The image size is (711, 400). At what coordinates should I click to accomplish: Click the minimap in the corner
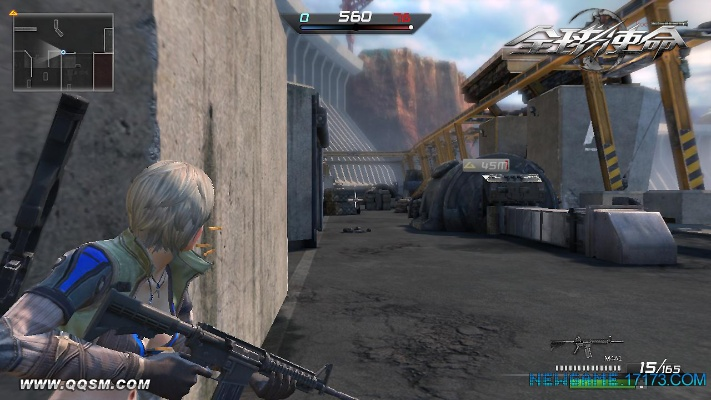coord(62,51)
